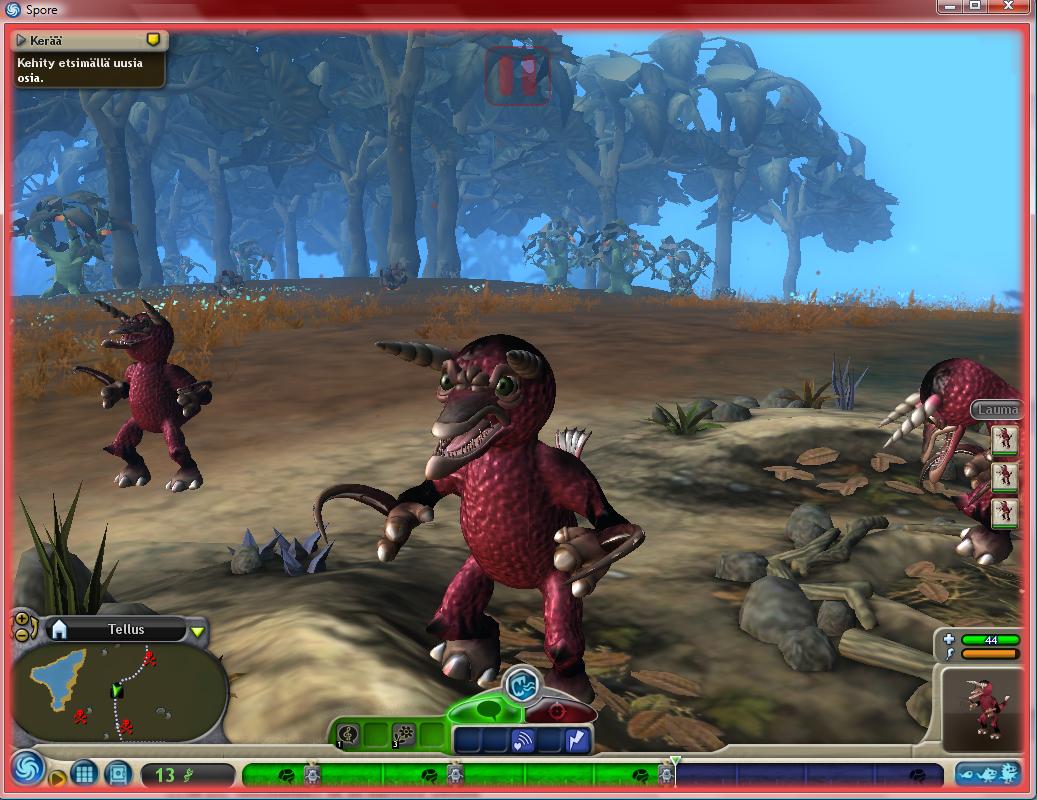
Task: Switch to the red attack stance
Action: coord(557,712)
